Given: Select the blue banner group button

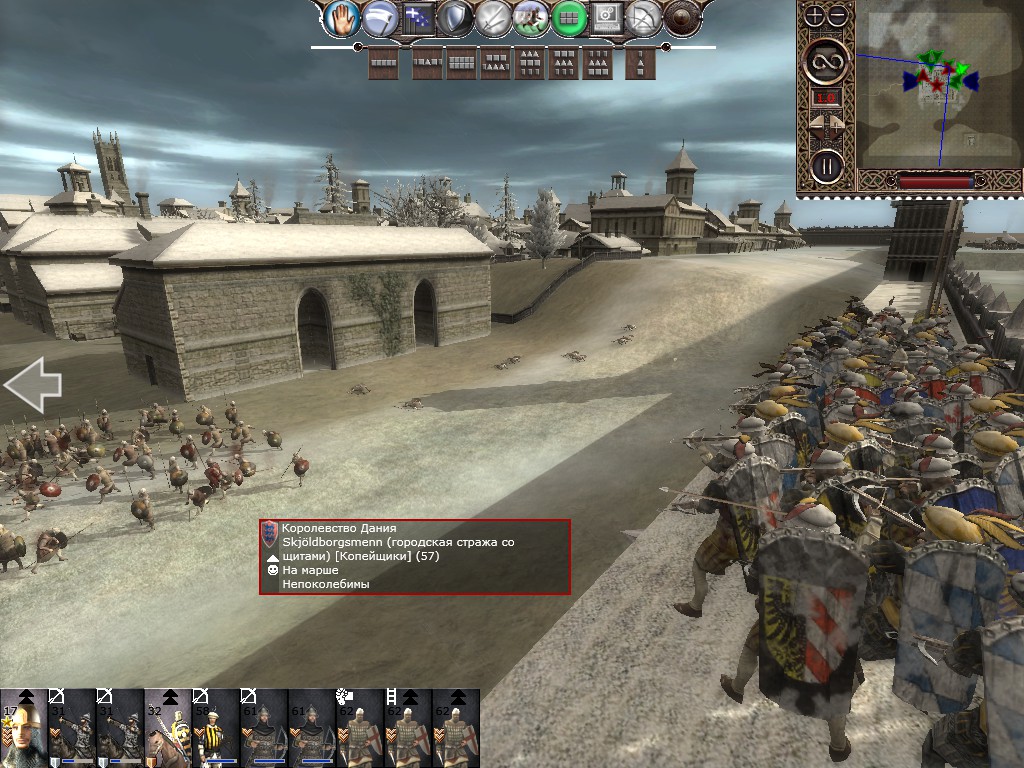Looking at the screenshot, I should point(416,17).
